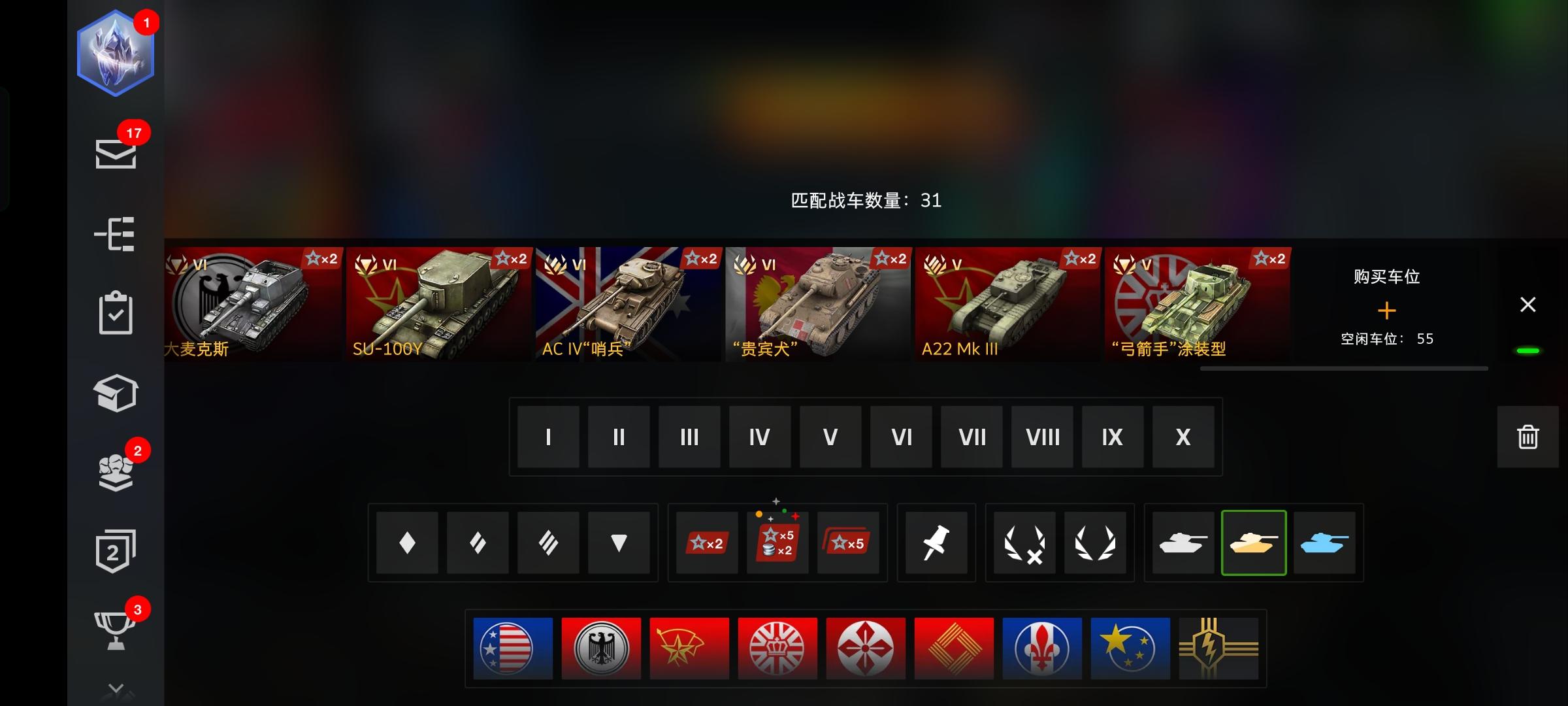Screen dimensions: 1568x706
Task: Click the 购买车位 purchase slot label
Action: [x=1388, y=276]
